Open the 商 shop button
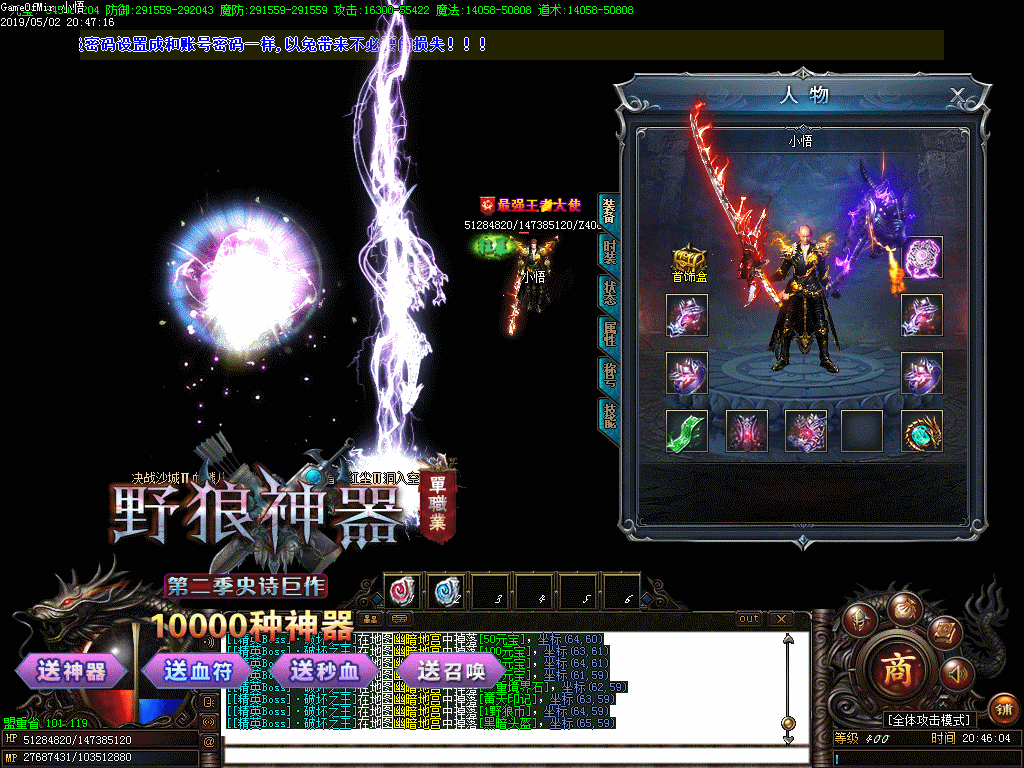 [900, 669]
